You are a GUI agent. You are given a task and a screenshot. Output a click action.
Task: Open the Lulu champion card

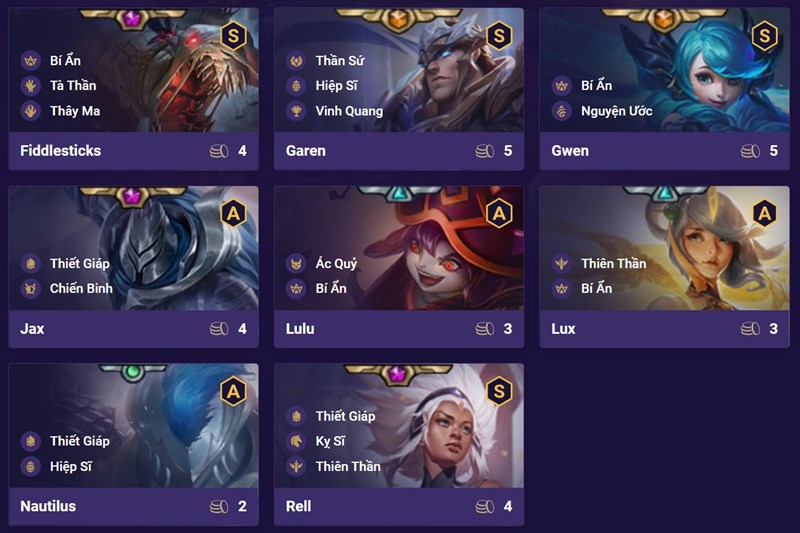398,267
